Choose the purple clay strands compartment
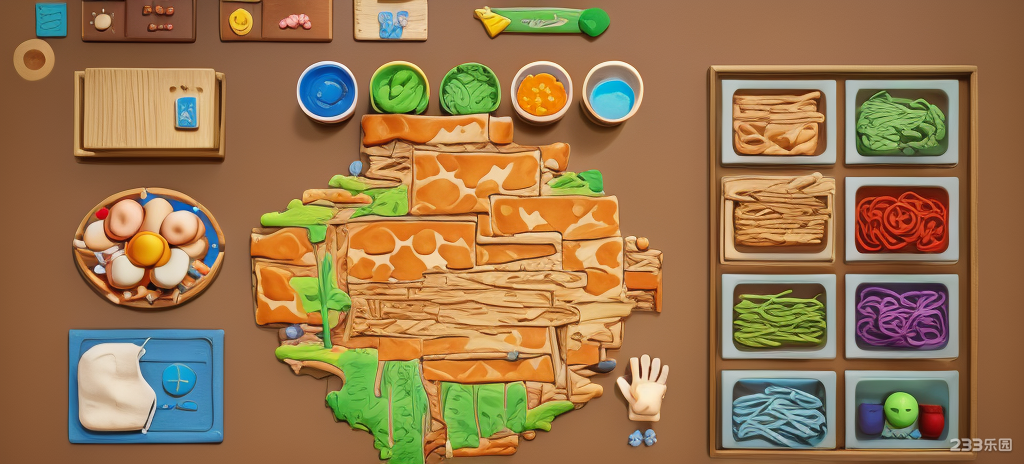The width and height of the screenshot is (1024, 464). pyautogui.click(x=901, y=316)
